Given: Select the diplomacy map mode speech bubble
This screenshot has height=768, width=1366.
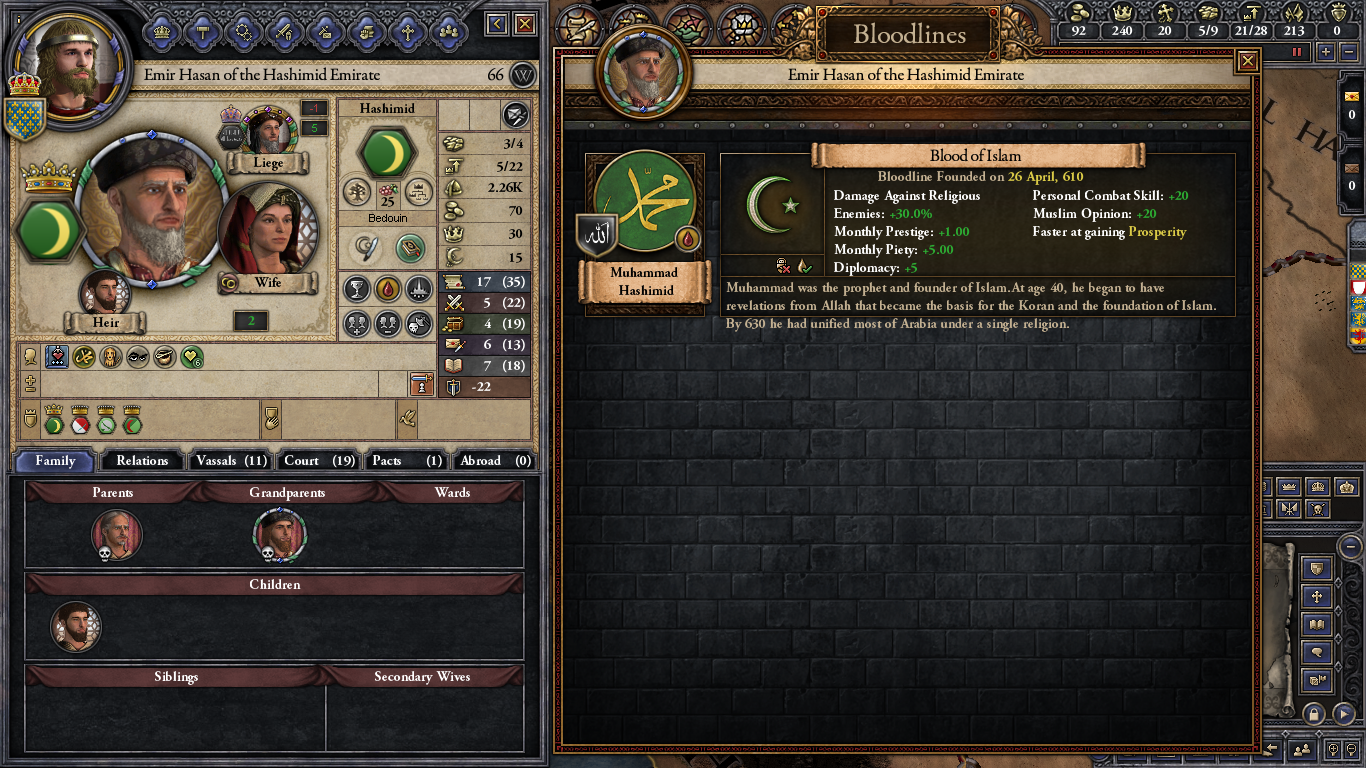Looking at the screenshot, I should [x=1317, y=652].
